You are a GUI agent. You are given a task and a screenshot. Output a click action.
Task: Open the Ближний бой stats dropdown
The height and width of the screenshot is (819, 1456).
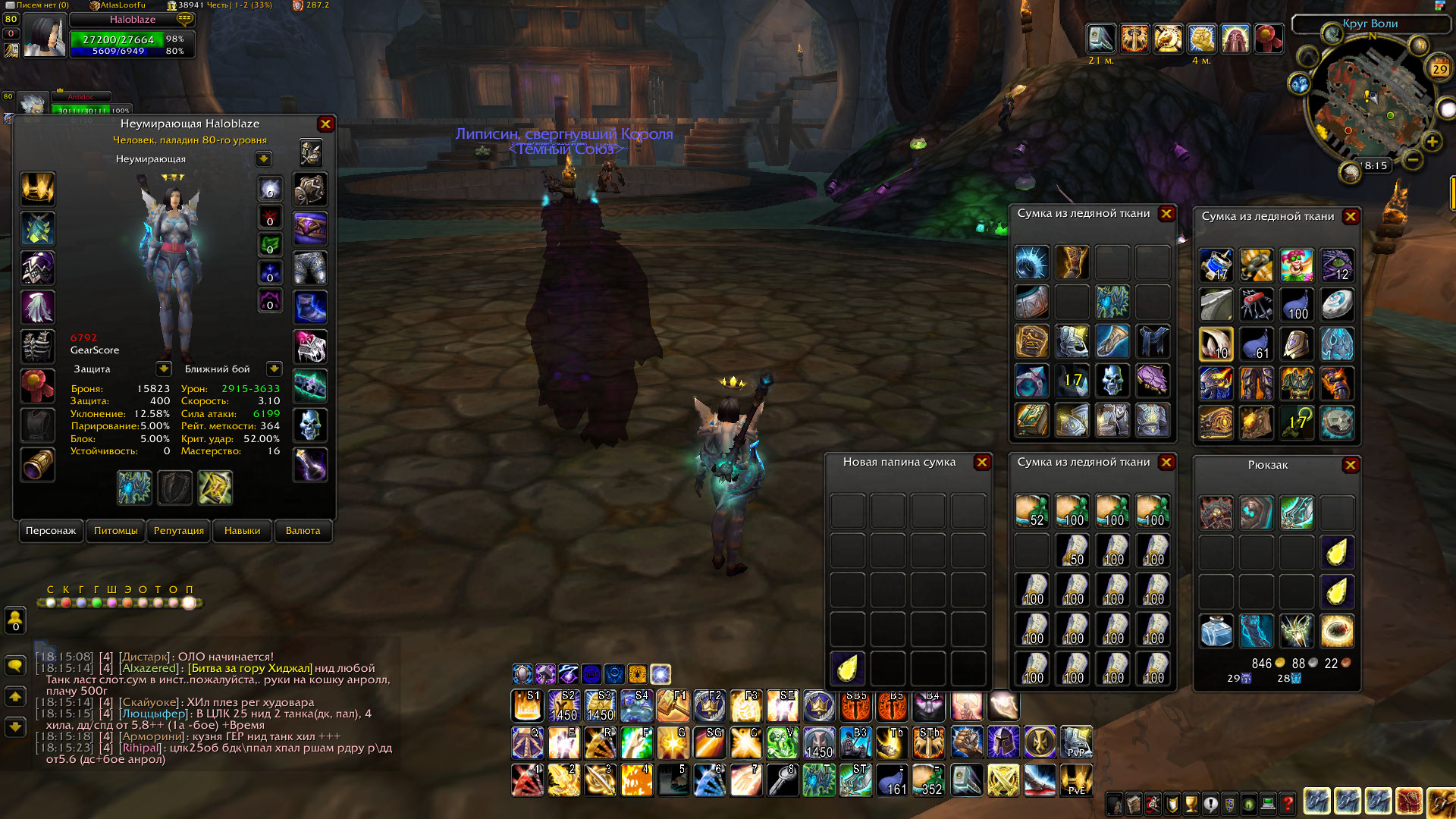(x=275, y=369)
